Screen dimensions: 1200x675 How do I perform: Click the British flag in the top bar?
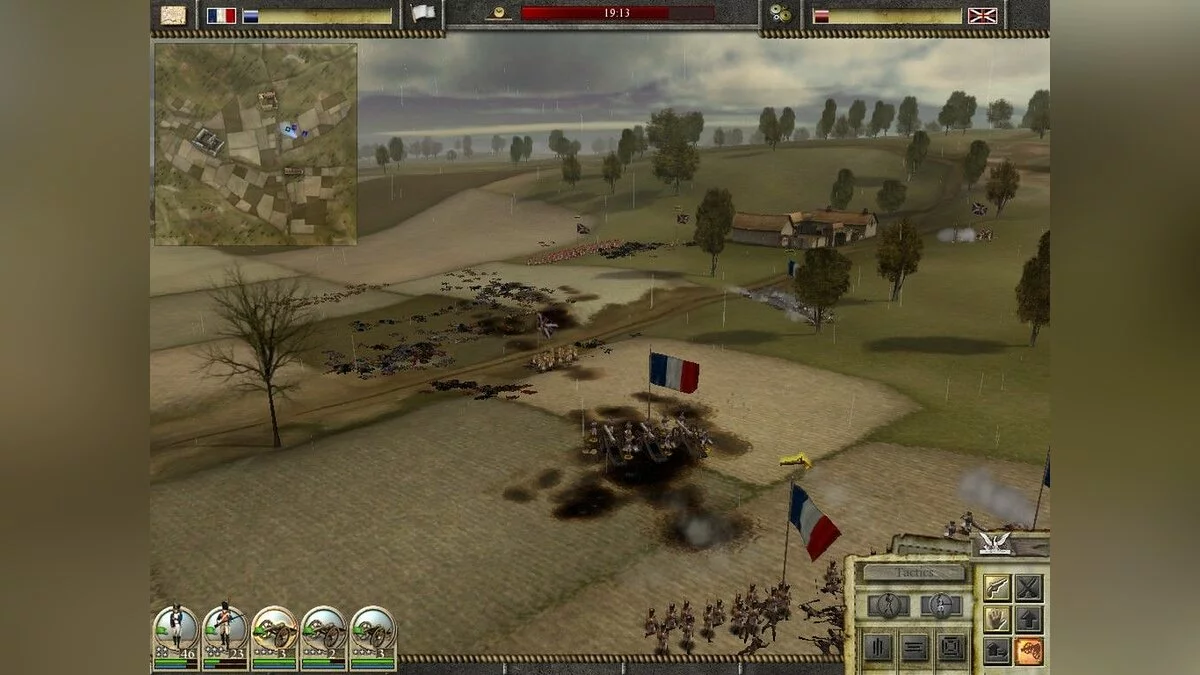(982, 15)
